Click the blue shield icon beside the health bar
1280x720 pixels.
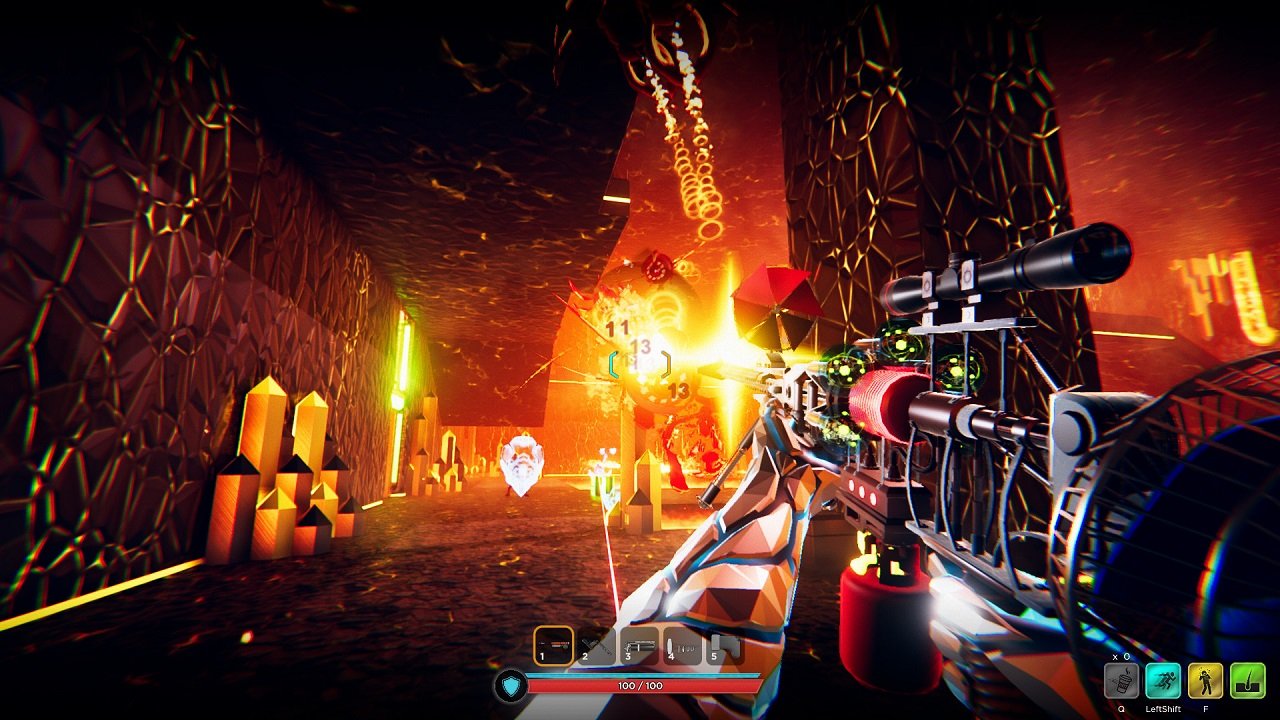click(x=513, y=687)
